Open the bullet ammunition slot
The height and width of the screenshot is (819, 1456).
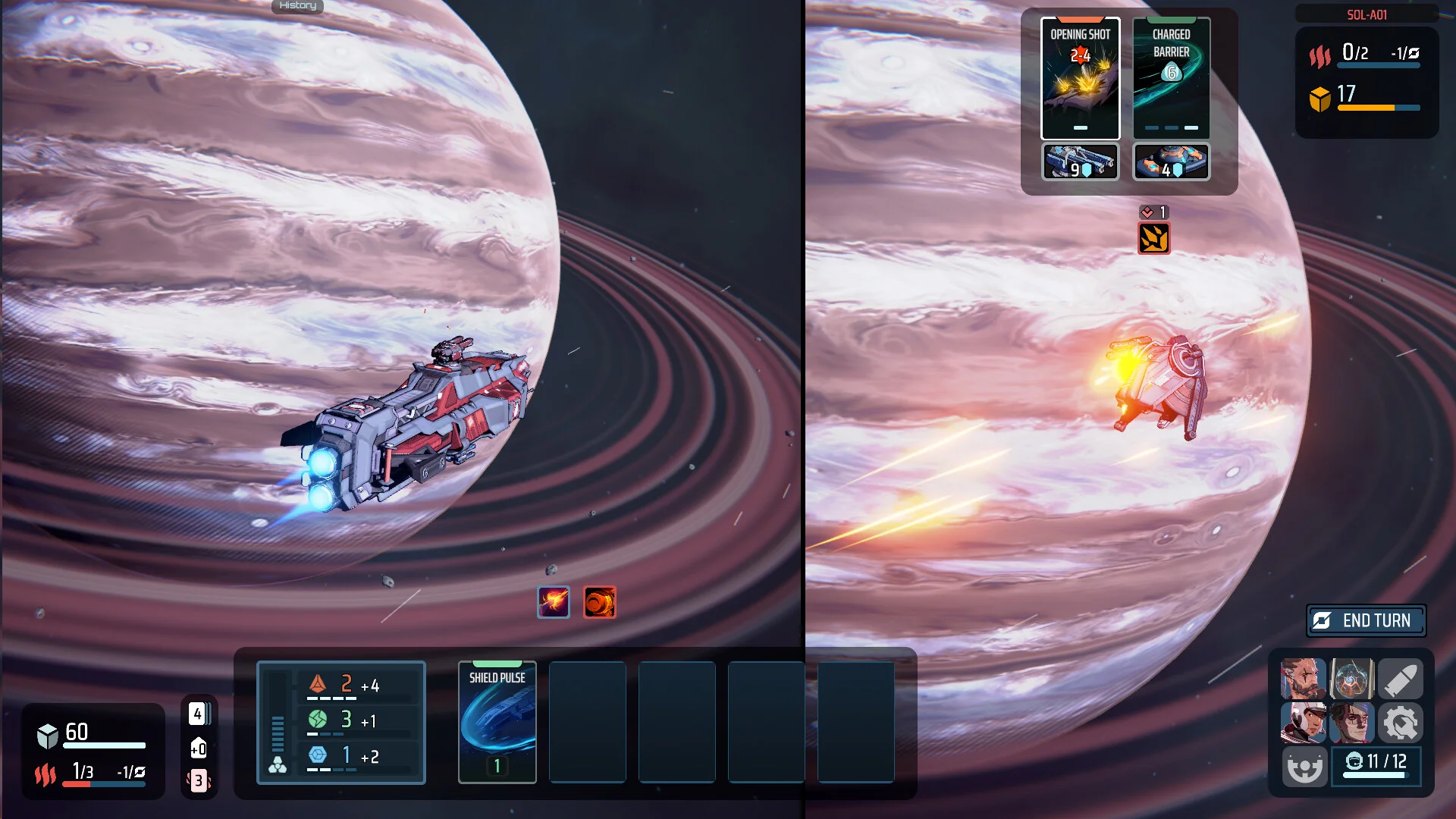click(x=1400, y=679)
